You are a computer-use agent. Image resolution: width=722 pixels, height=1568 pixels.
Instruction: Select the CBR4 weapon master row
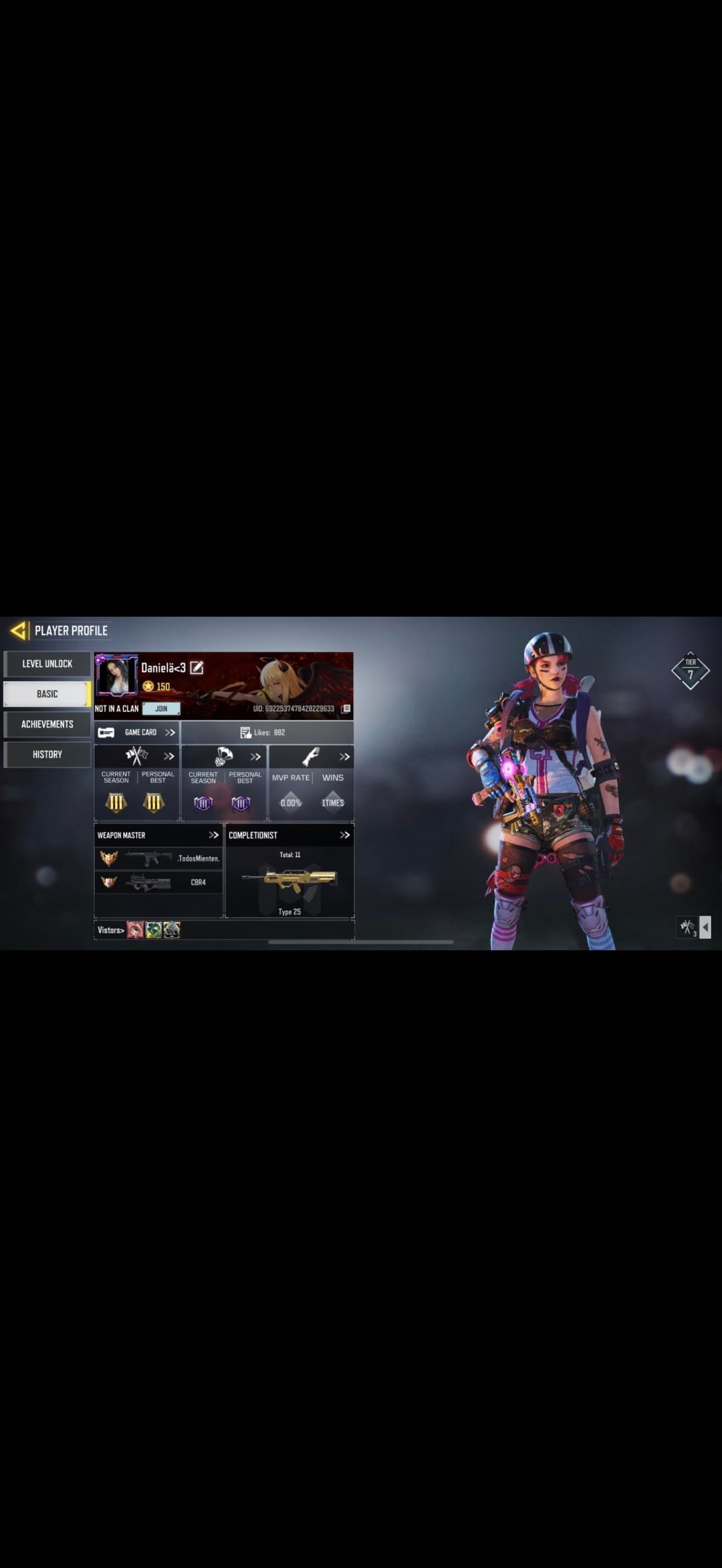coord(158,882)
